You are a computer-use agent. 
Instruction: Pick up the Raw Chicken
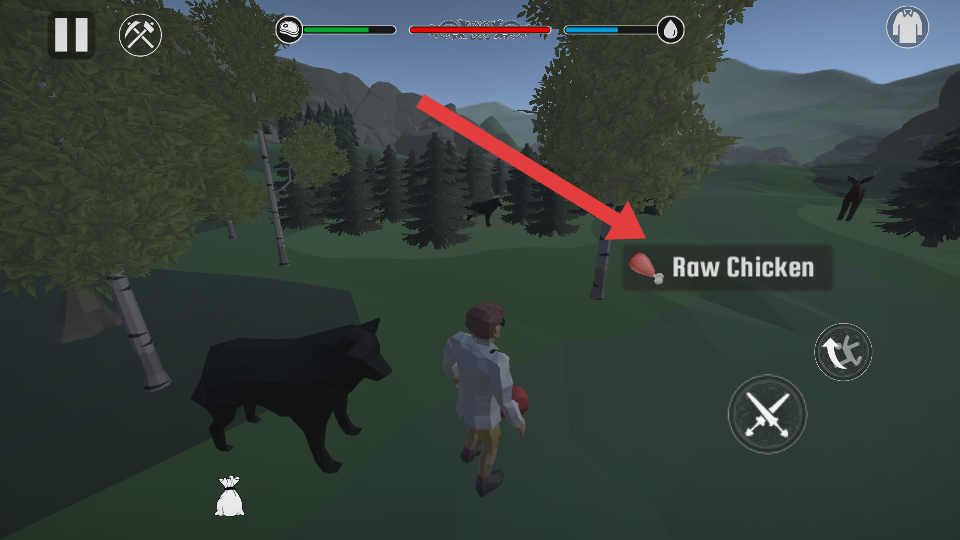pos(727,268)
